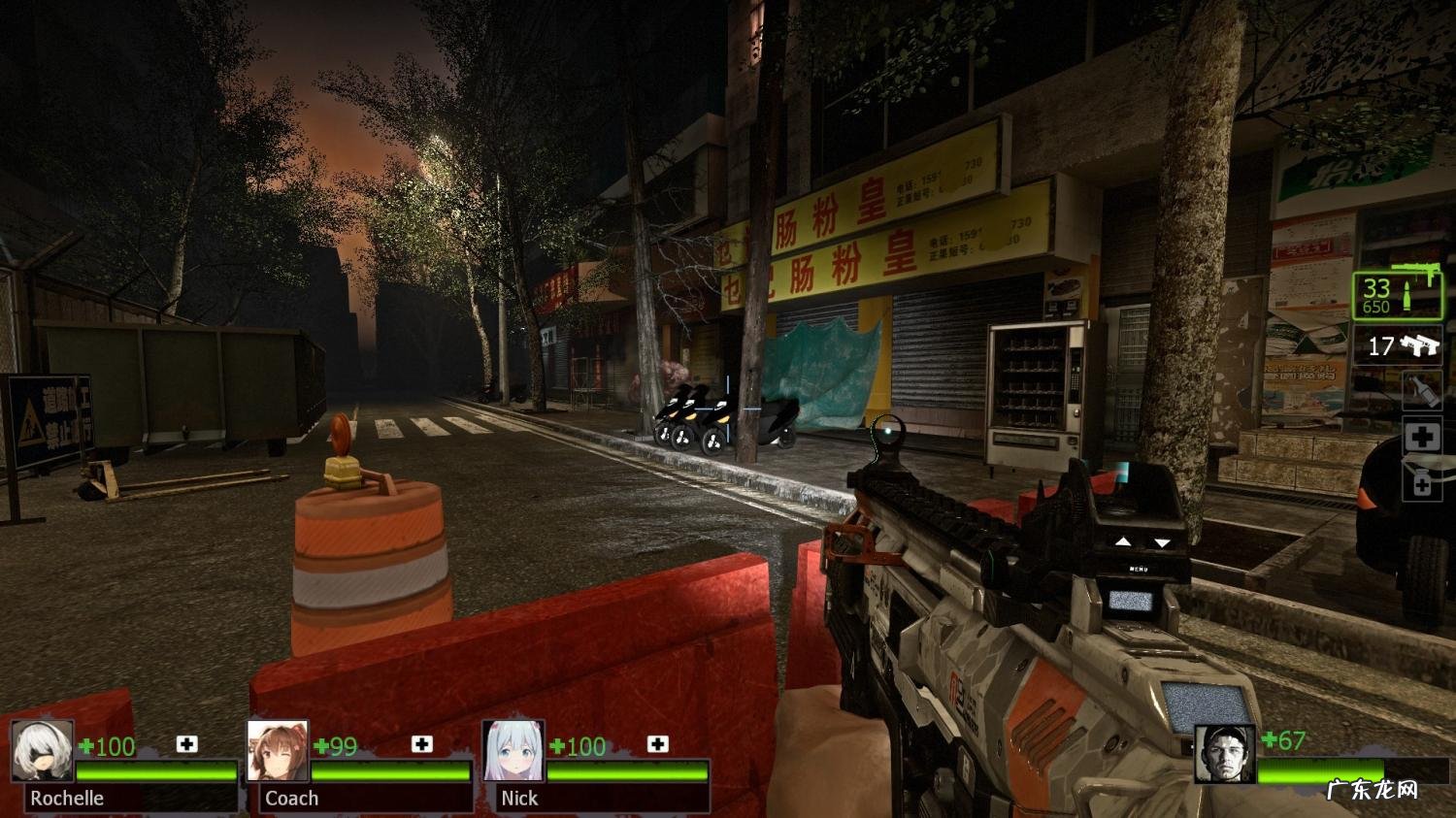Click the medkit icon beside Rochelle's health
The width and height of the screenshot is (1456, 818).
point(186,744)
